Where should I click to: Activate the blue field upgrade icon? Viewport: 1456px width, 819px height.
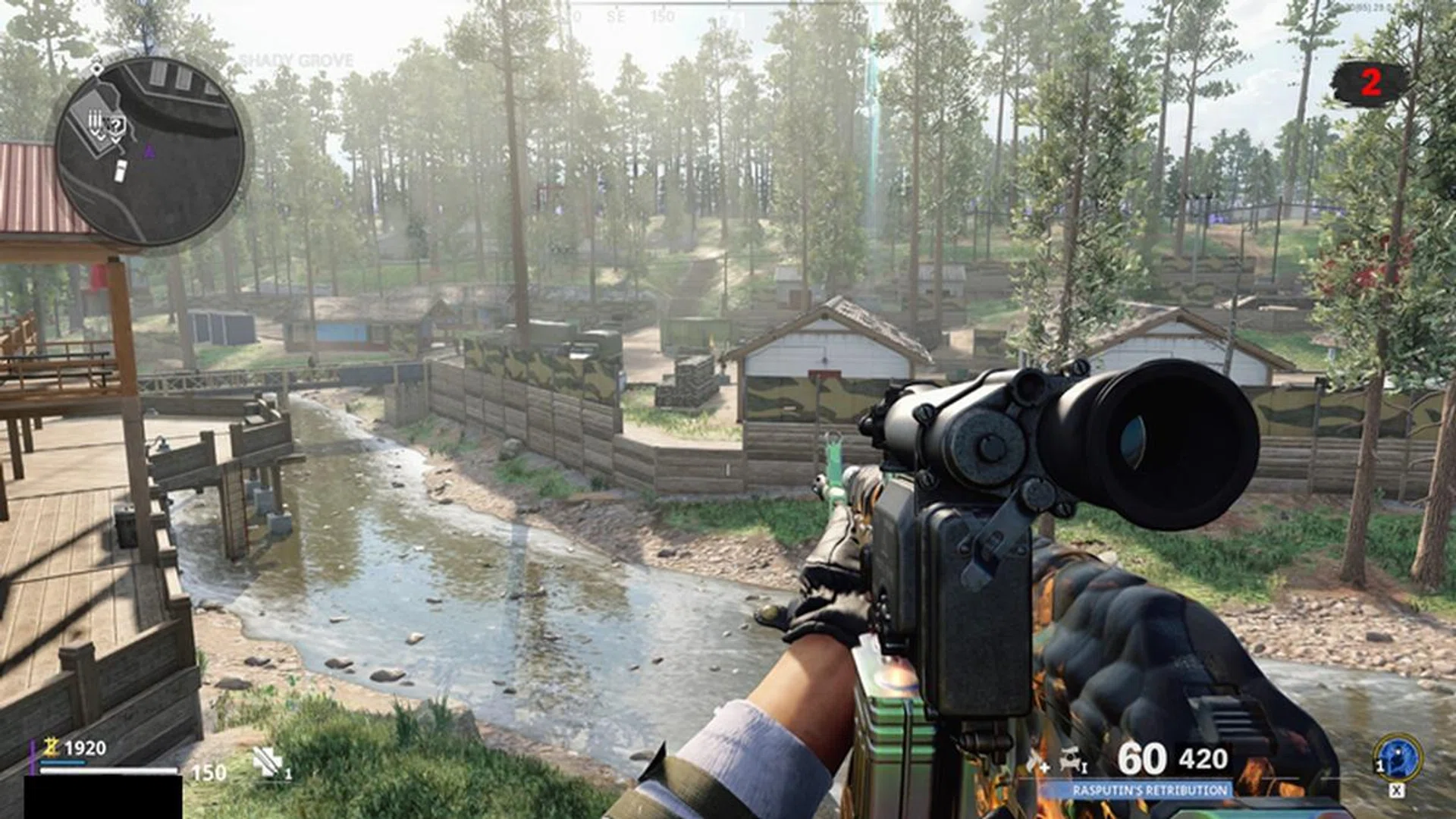click(x=1398, y=758)
